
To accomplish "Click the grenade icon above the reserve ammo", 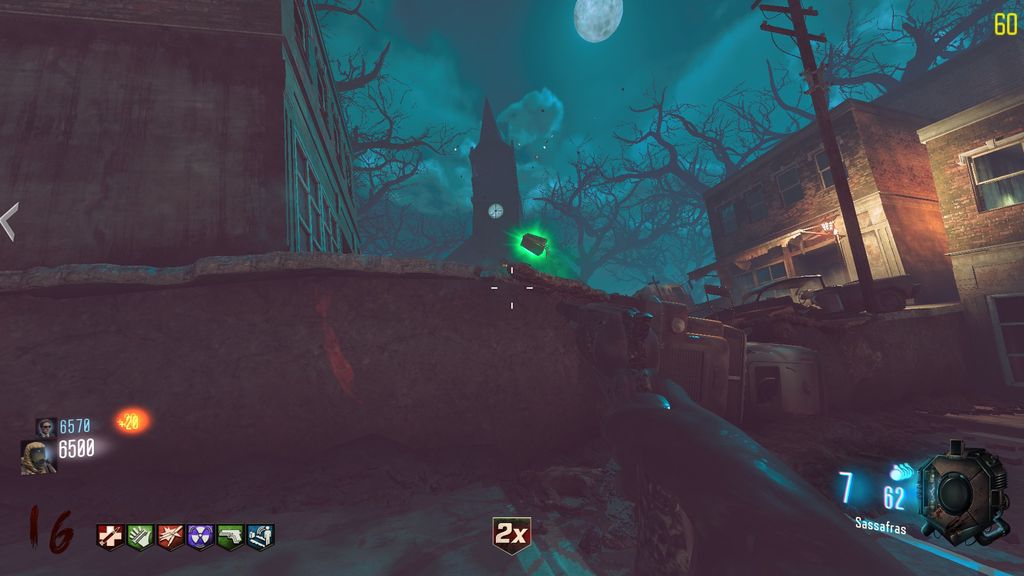I will 903,470.
